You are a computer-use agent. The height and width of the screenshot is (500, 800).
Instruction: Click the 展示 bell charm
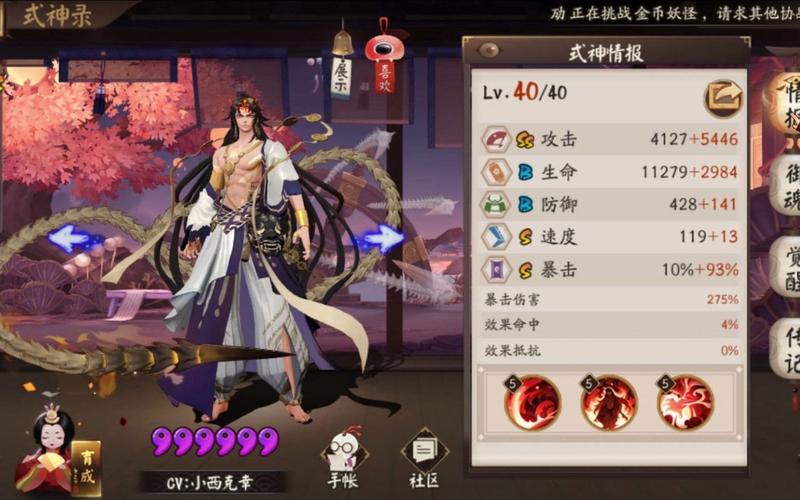coord(341,75)
